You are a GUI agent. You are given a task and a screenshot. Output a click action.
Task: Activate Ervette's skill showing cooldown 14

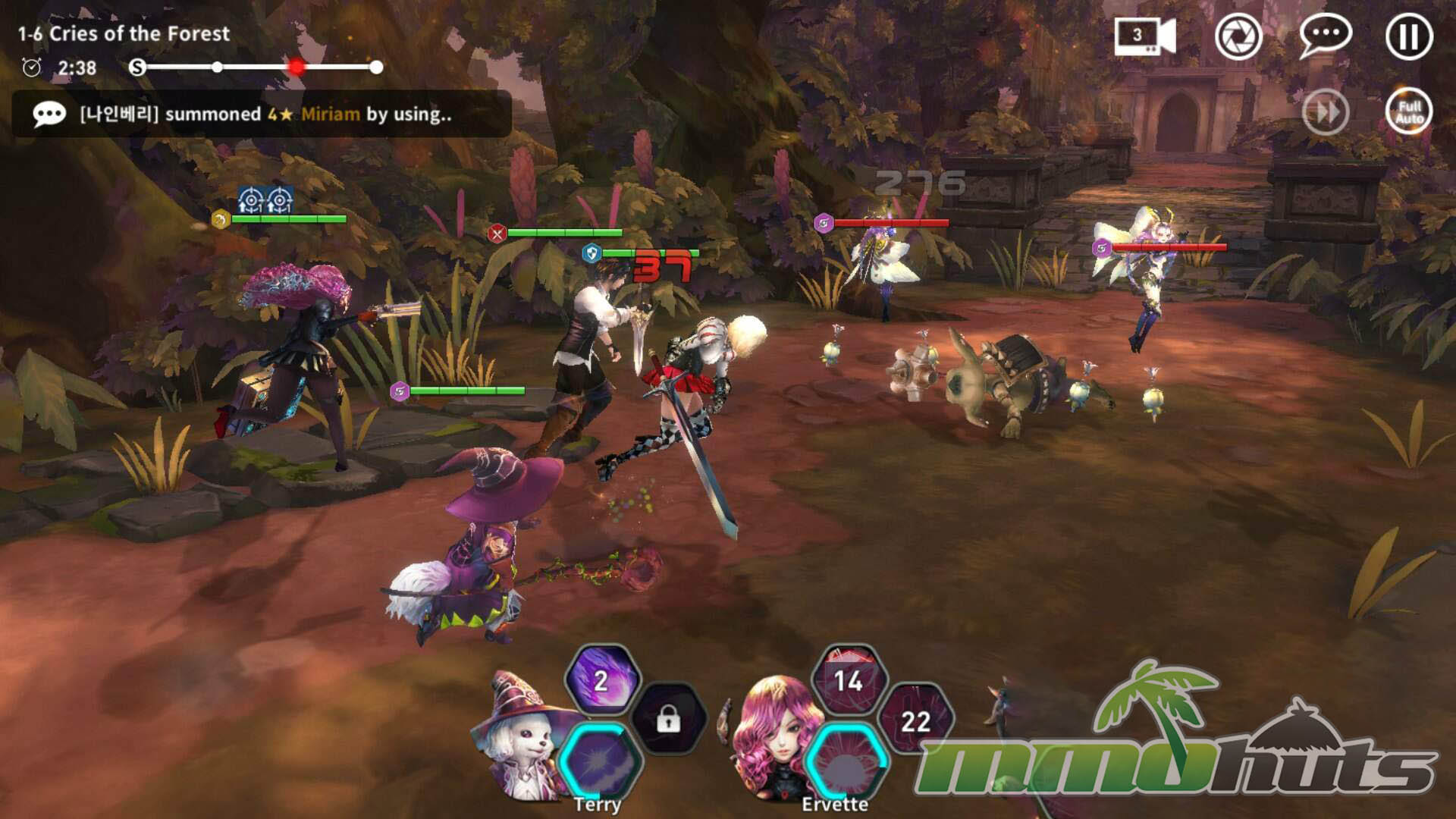click(x=849, y=680)
